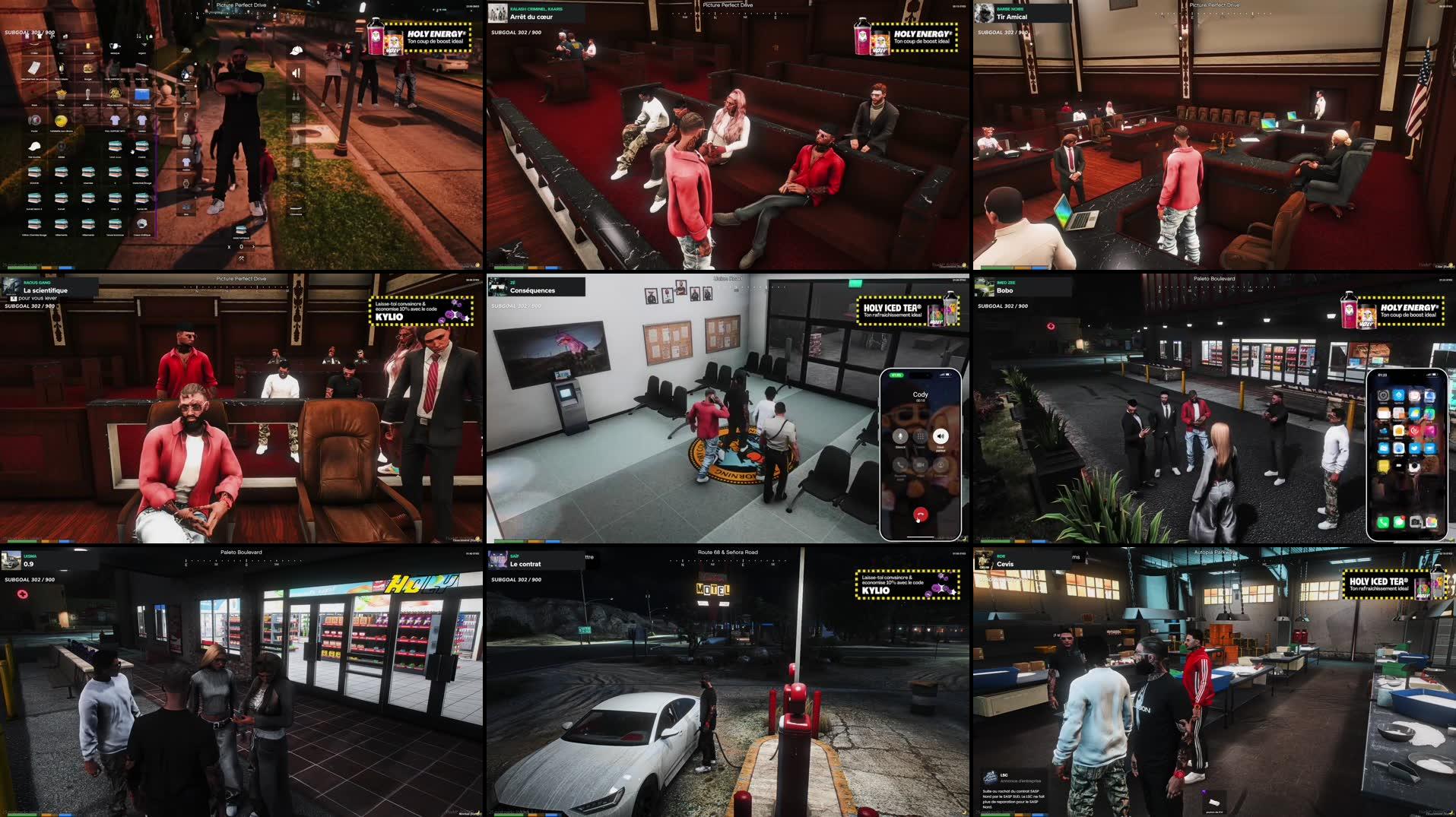This screenshot has width=1456, height=817.
Task: Tap the red end-call button
Action: pyautogui.click(x=921, y=513)
